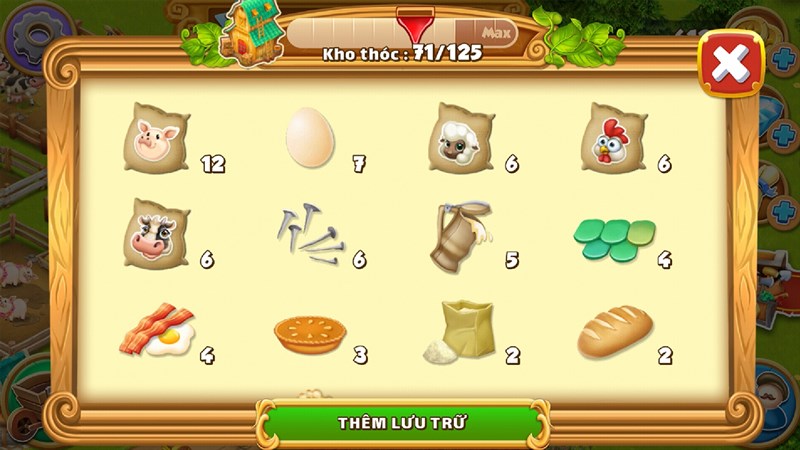Select the pig feed sack
800x450 pixels.
point(157,138)
